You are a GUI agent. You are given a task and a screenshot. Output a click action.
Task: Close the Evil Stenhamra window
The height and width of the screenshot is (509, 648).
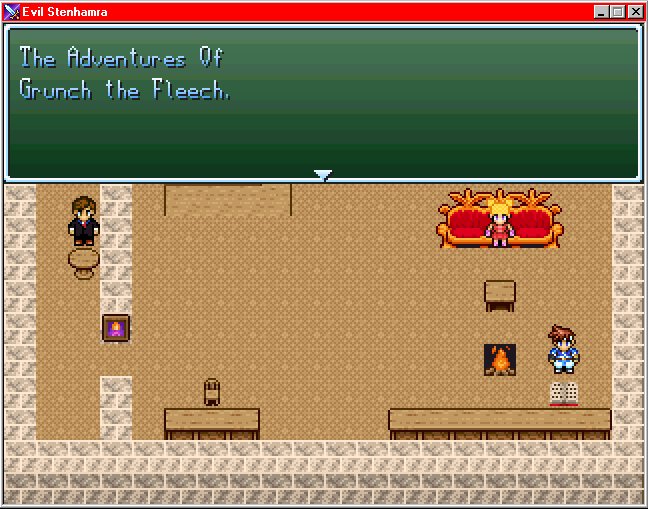634,12
